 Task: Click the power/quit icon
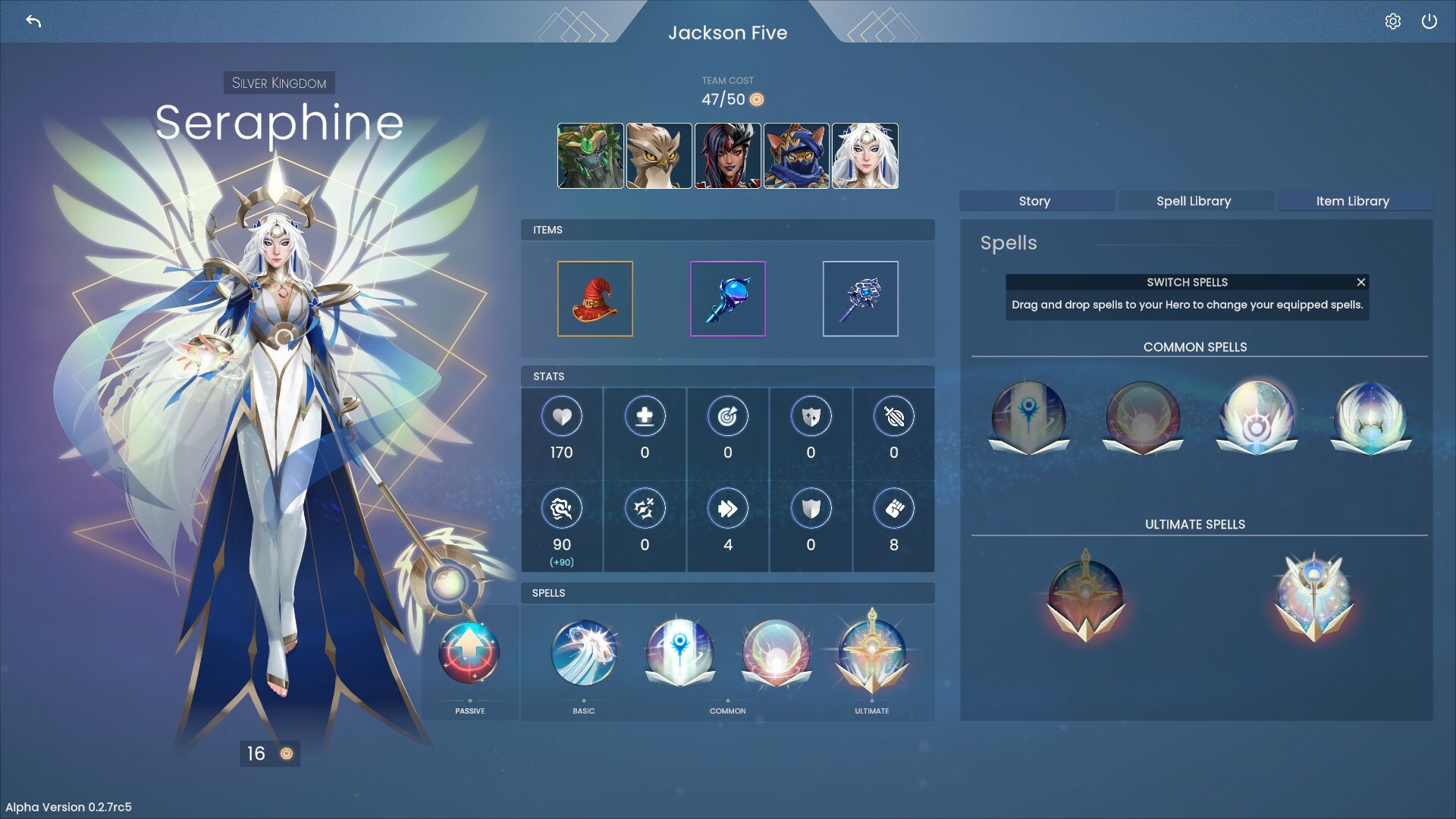(x=1430, y=21)
